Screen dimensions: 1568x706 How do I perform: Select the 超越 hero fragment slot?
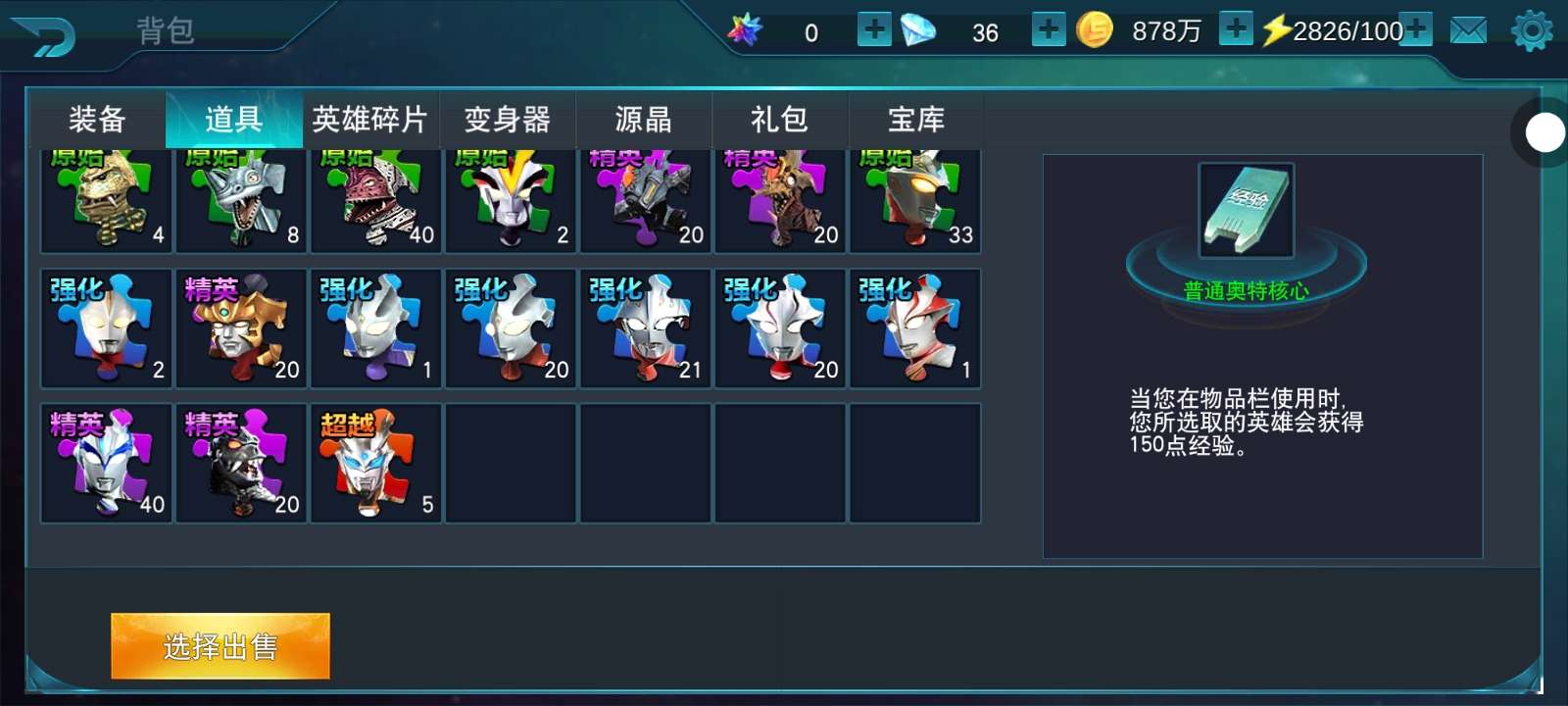click(x=376, y=463)
